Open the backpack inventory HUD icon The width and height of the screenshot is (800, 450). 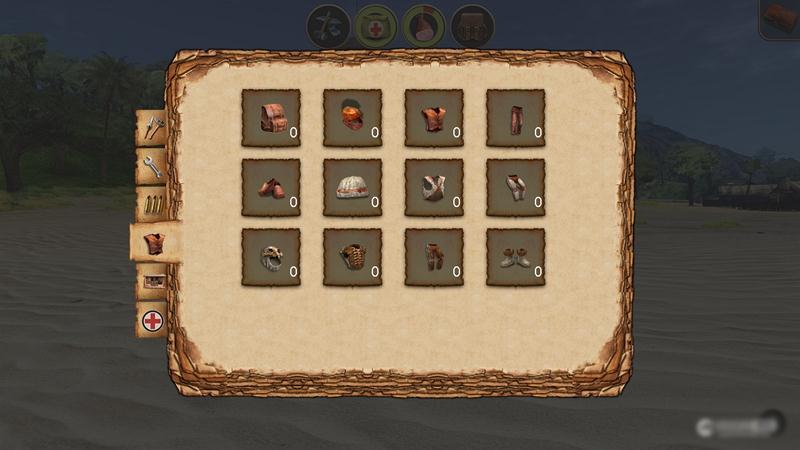(x=472, y=25)
